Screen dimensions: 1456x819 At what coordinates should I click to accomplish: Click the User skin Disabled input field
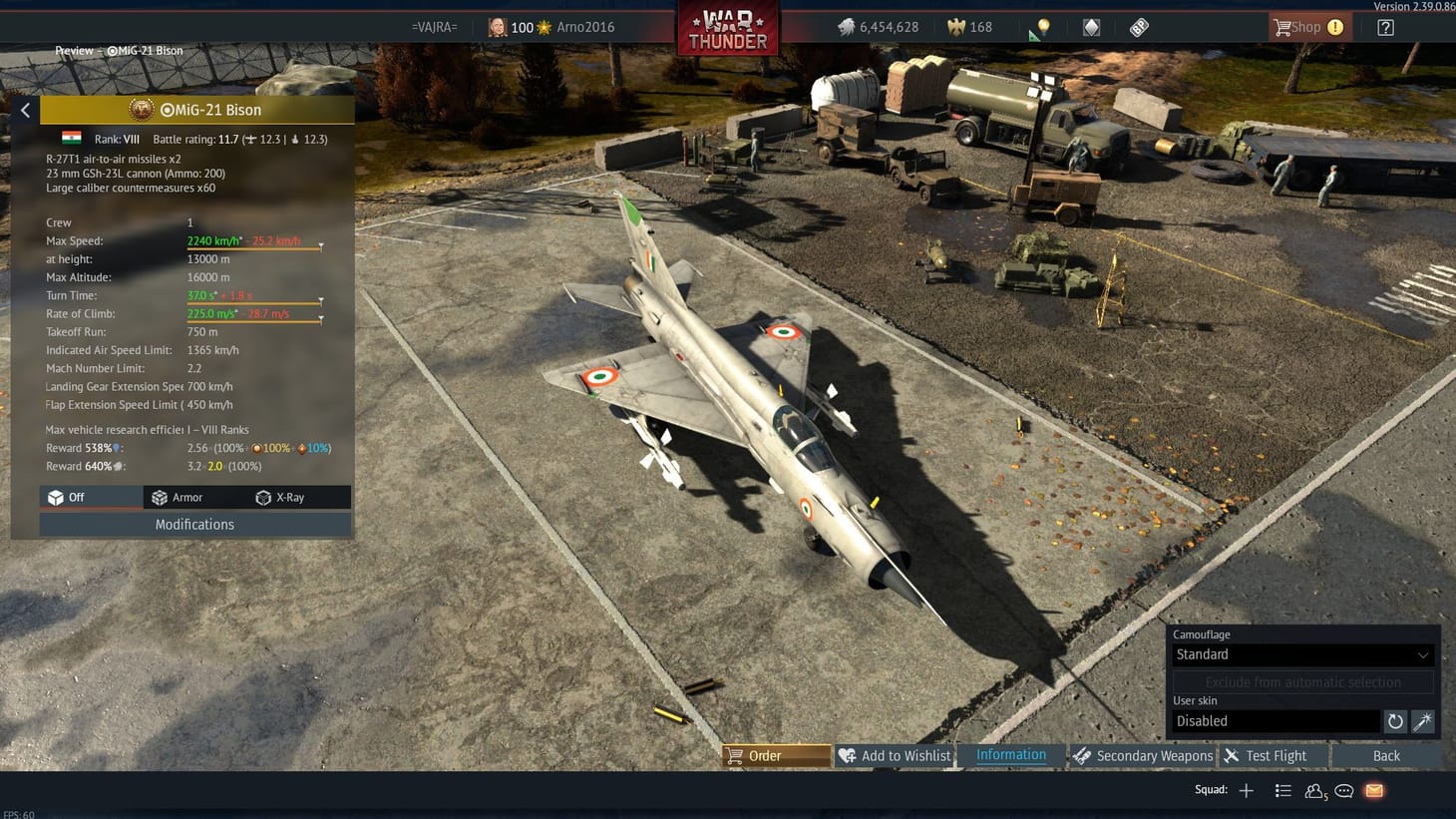1276,720
